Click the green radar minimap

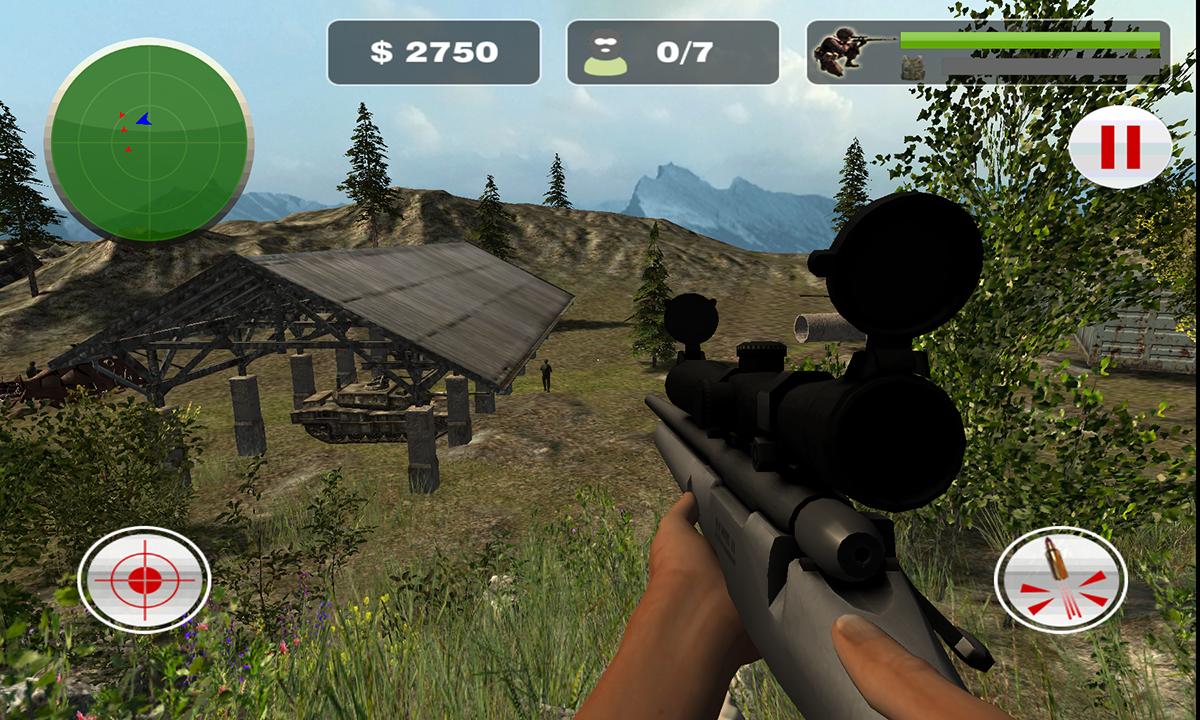pos(148,140)
